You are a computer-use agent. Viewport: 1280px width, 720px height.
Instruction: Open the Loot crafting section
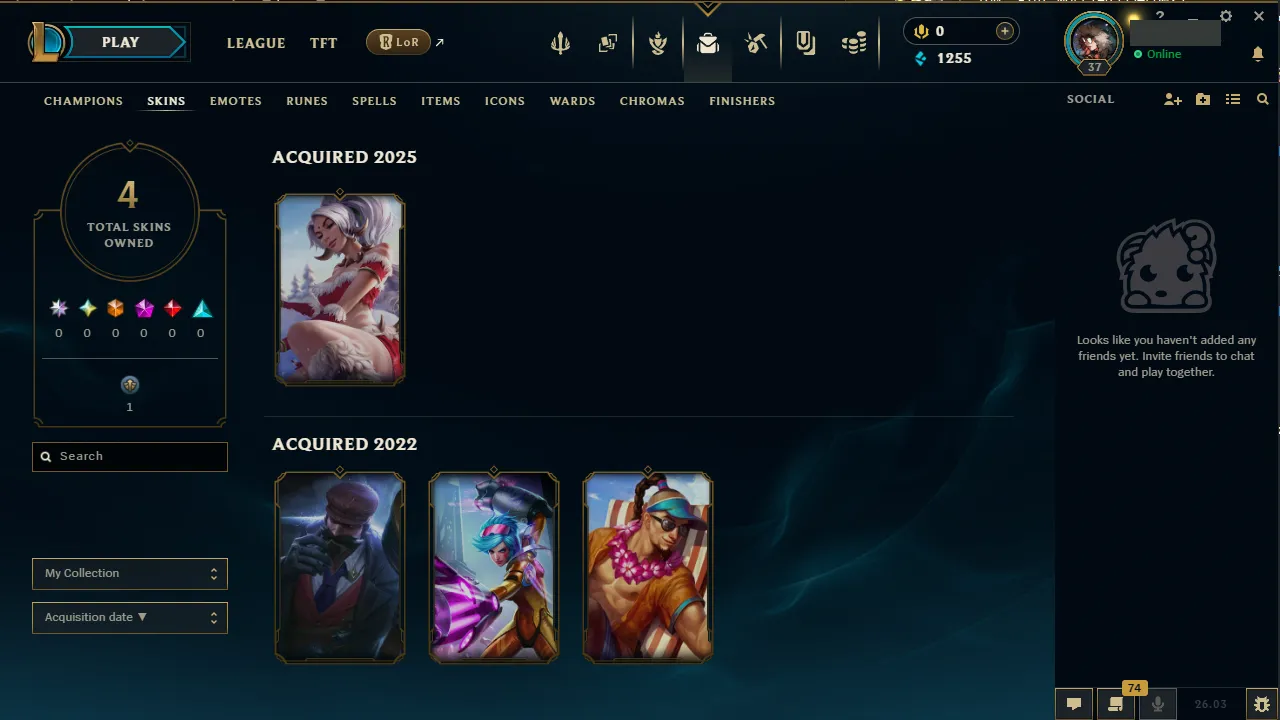click(757, 42)
